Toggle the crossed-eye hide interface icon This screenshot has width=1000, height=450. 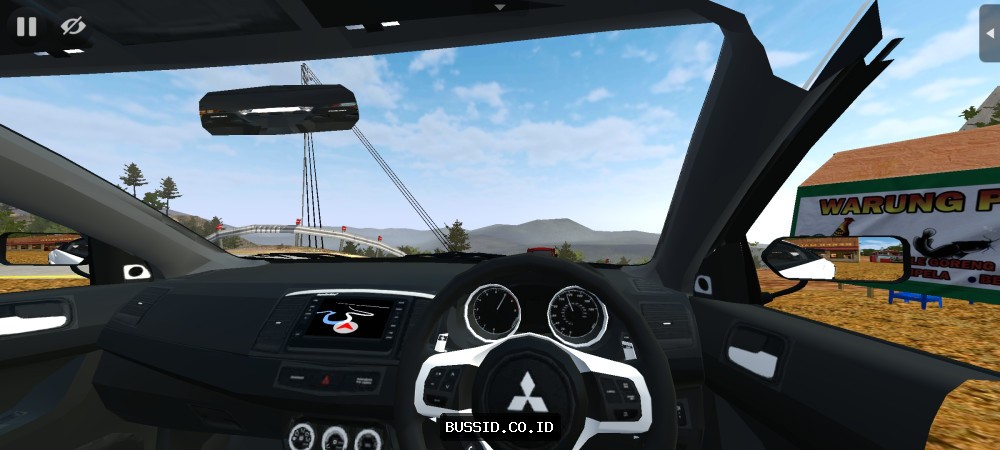coord(72,26)
